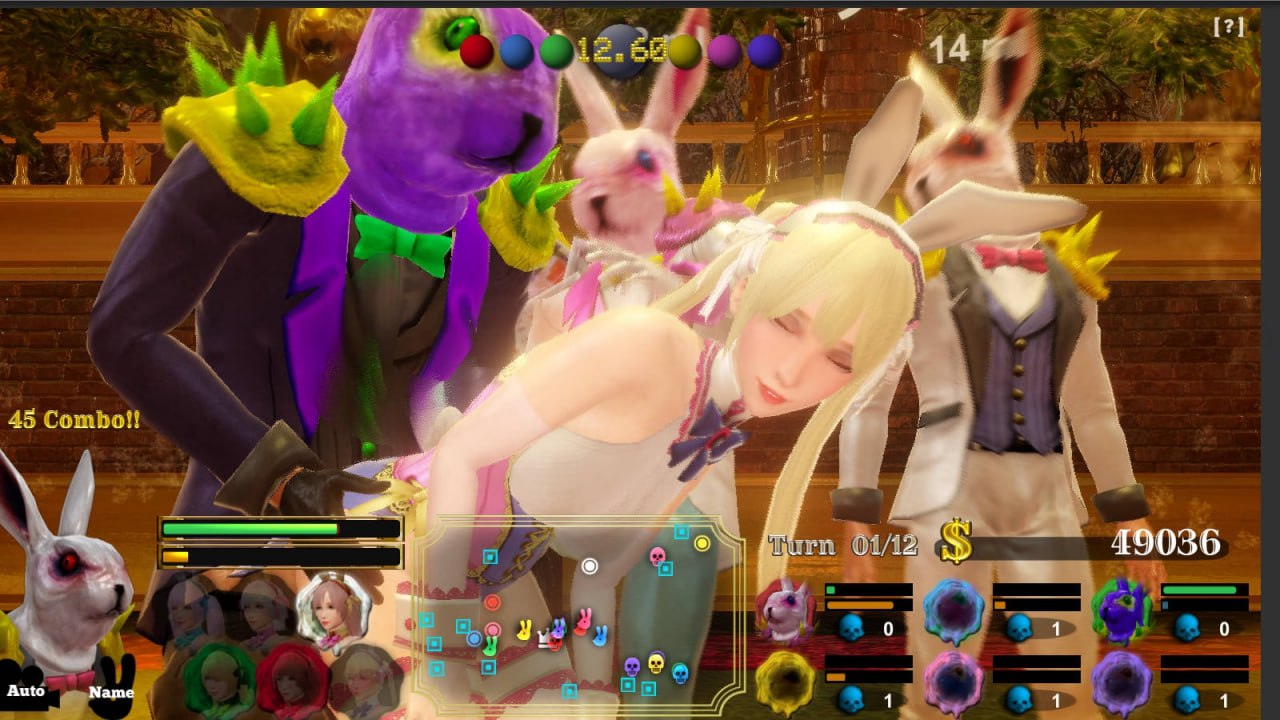Viewport: 1280px width, 720px height.
Task: Click the cyan square marker beside the yellow circle
Action: point(681,532)
